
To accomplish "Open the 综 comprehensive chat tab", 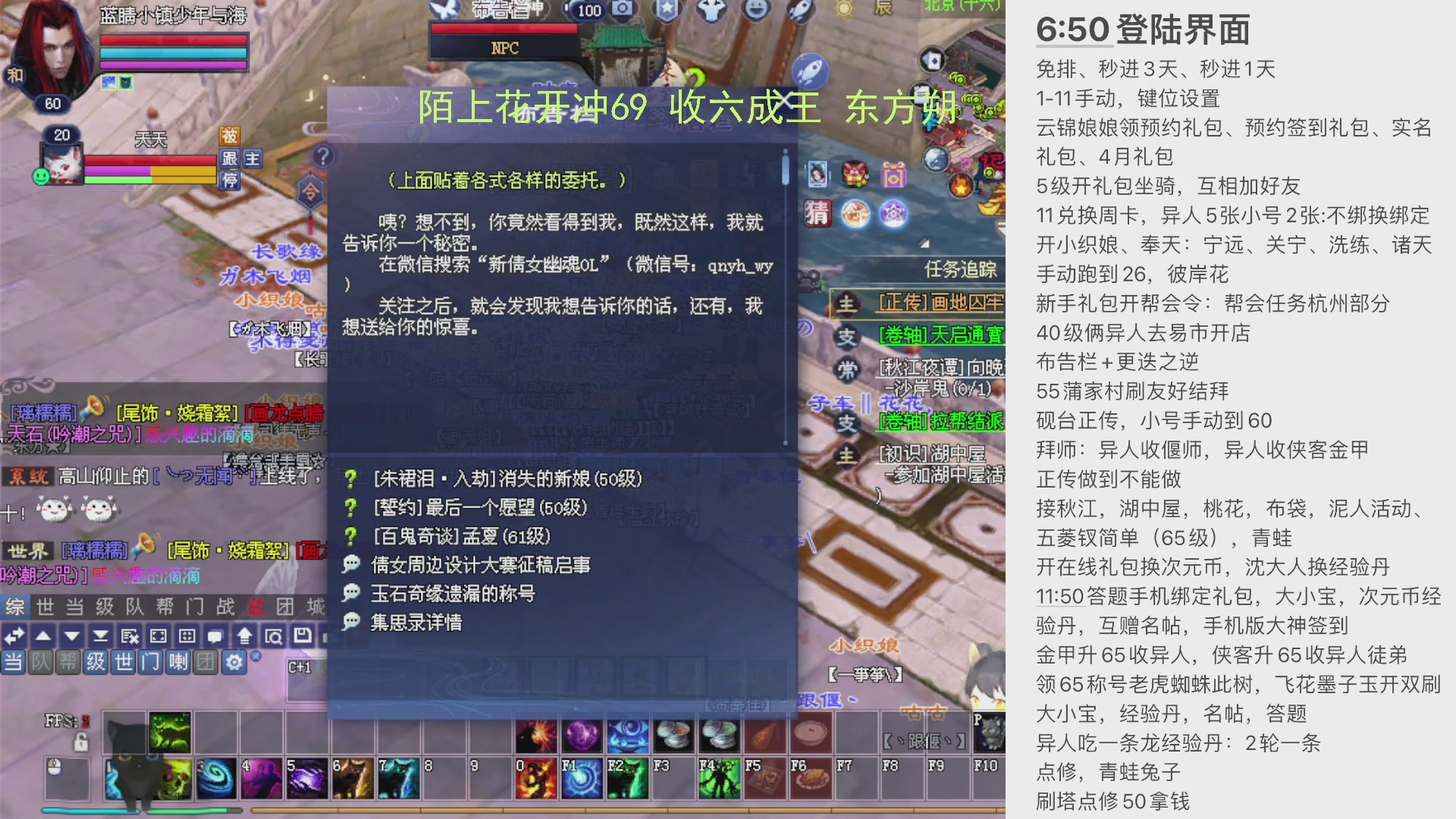I will 15,607.
